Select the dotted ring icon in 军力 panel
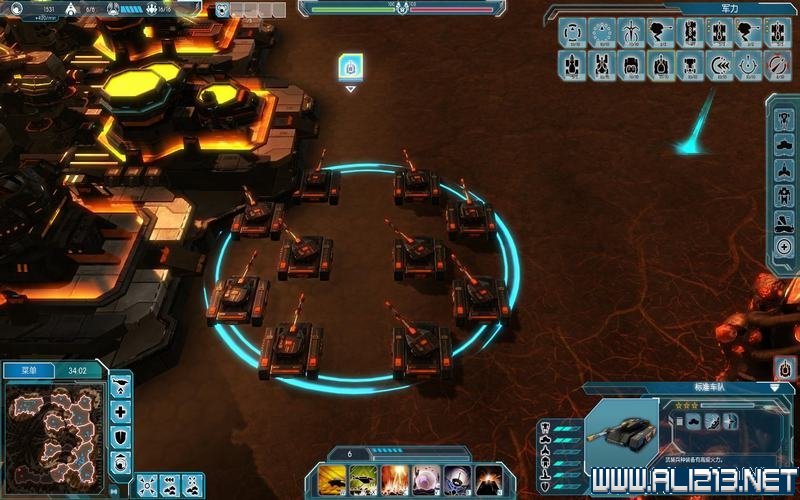The height and width of the screenshot is (500, 800). tap(601, 32)
